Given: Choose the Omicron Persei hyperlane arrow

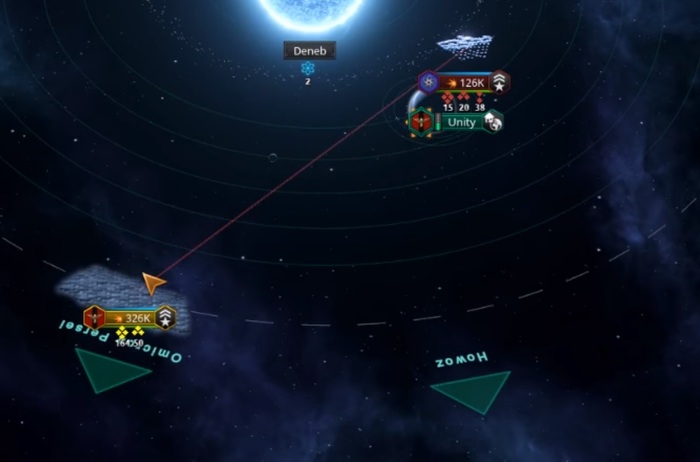Looking at the screenshot, I should (x=112, y=371).
